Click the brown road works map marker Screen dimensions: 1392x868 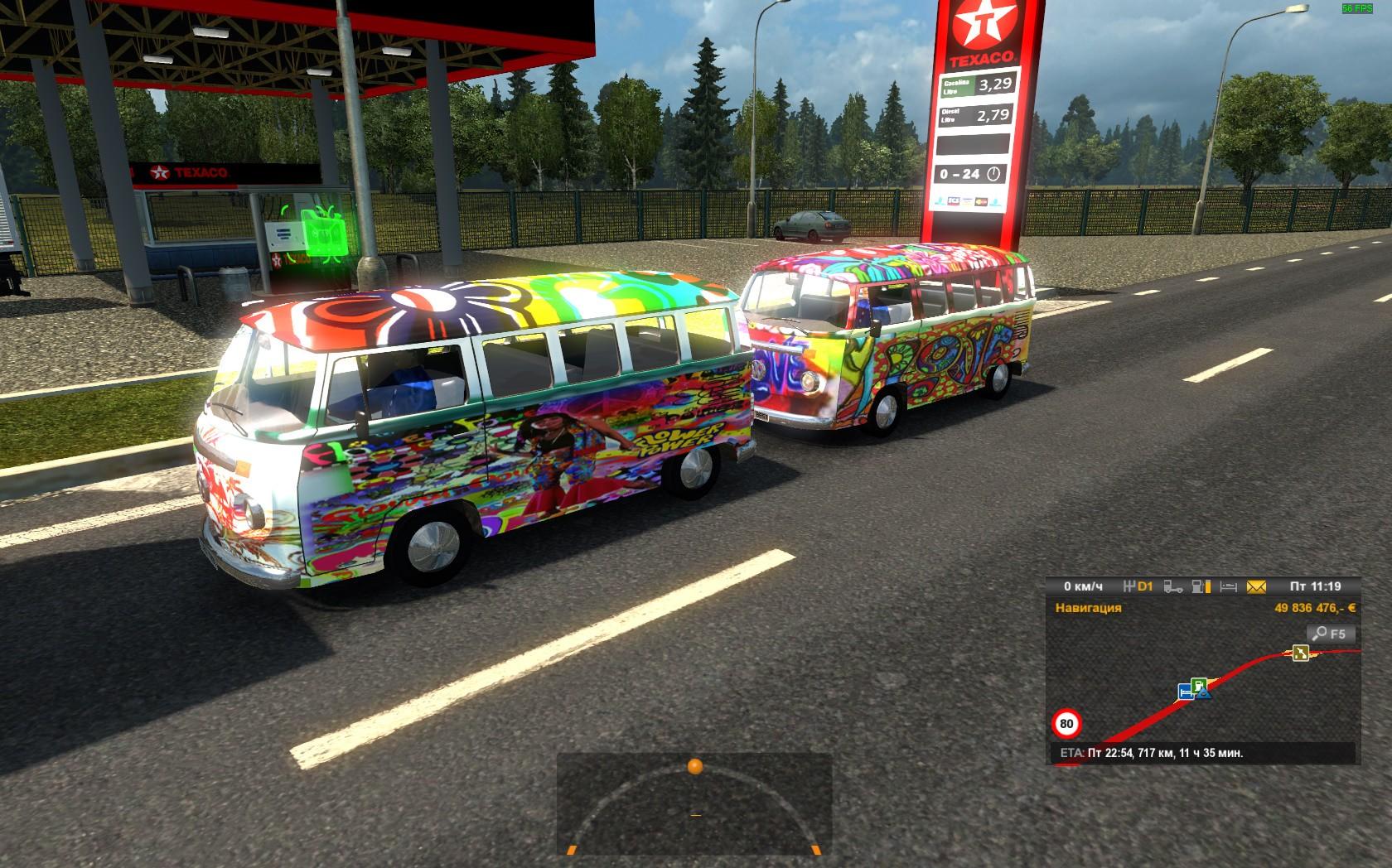[1299, 653]
